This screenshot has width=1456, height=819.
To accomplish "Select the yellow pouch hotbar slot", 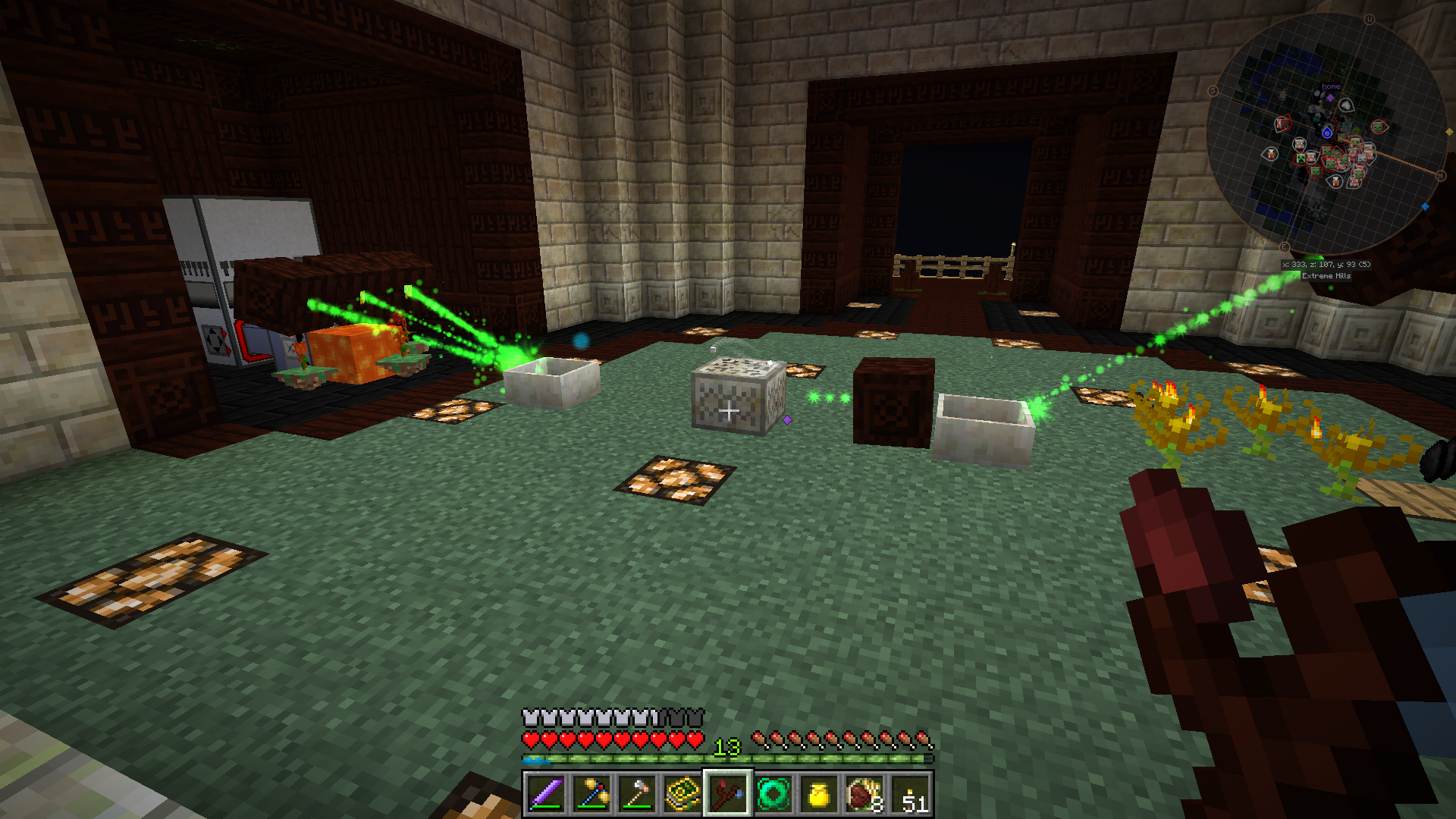I will coord(819,794).
